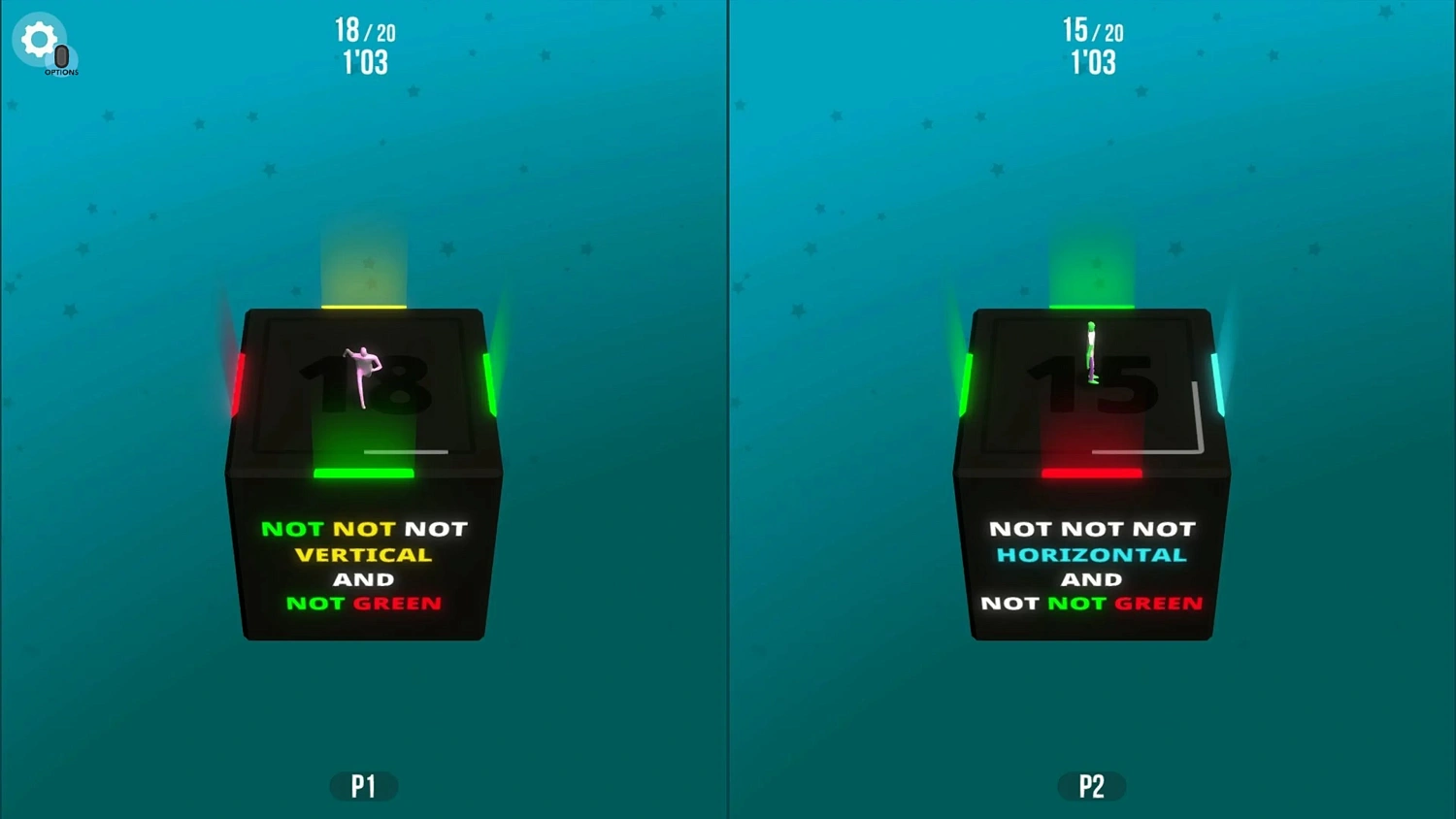This screenshot has width=1456, height=819.
Task: Click the red bottom edge indicator on P2's cube
Action: [1091, 473]
